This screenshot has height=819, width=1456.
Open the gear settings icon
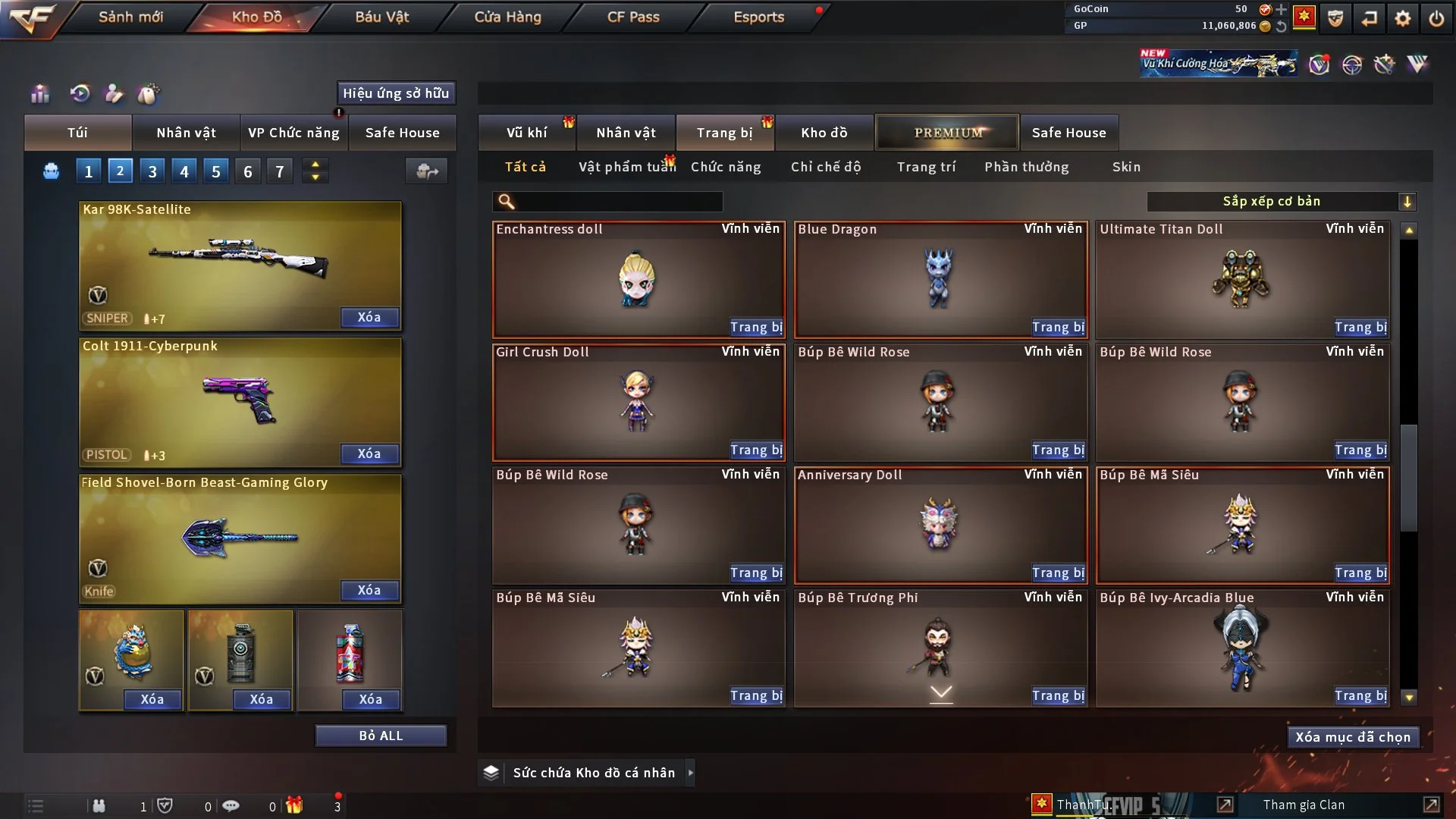click(x=1403, y=18)
